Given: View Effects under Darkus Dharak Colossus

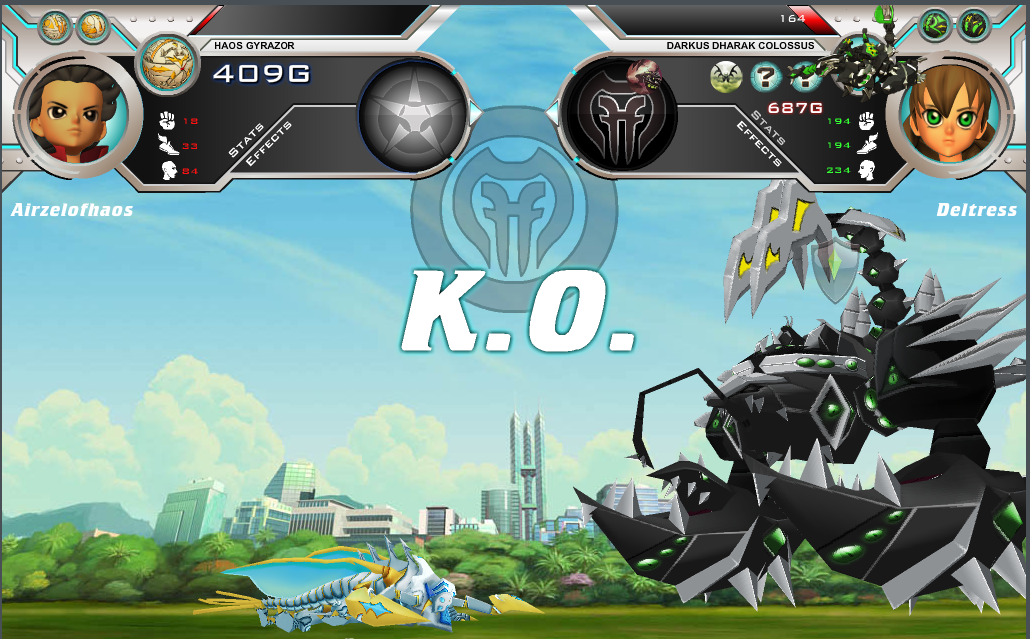Looking at the screenshot, I should (x=759, y=144).
